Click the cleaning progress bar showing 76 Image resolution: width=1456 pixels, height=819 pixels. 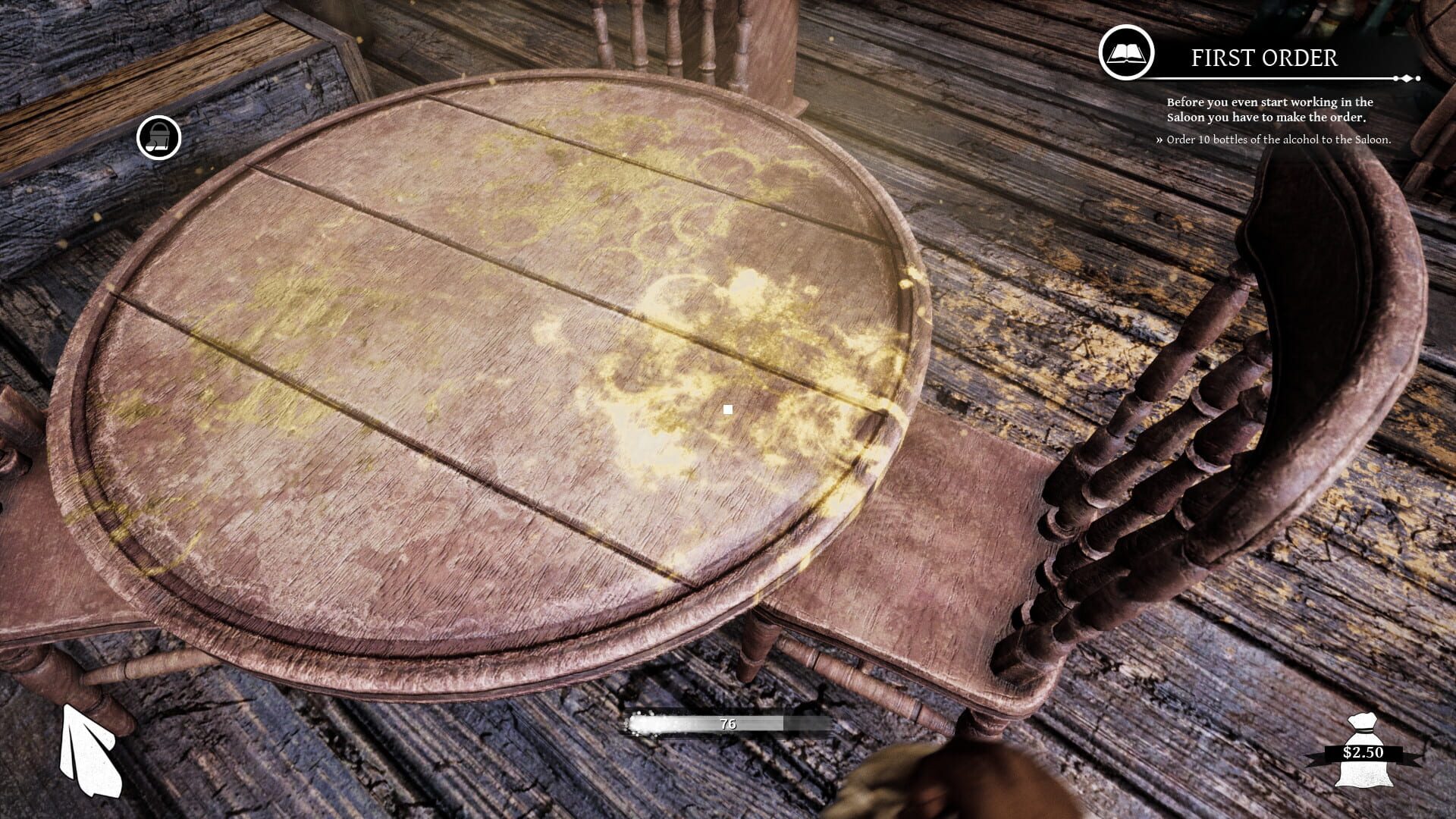pos(728,724)
